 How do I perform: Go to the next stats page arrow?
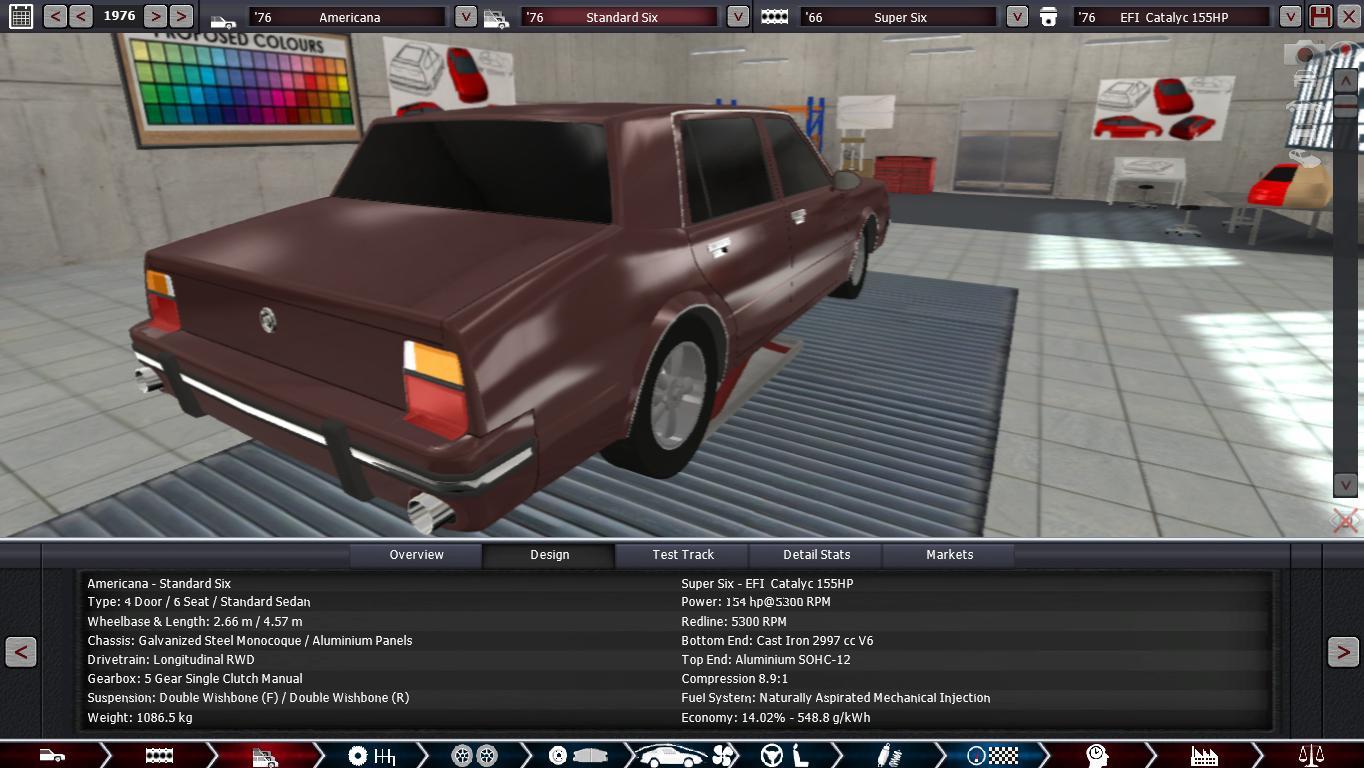tap(1343, 652)
